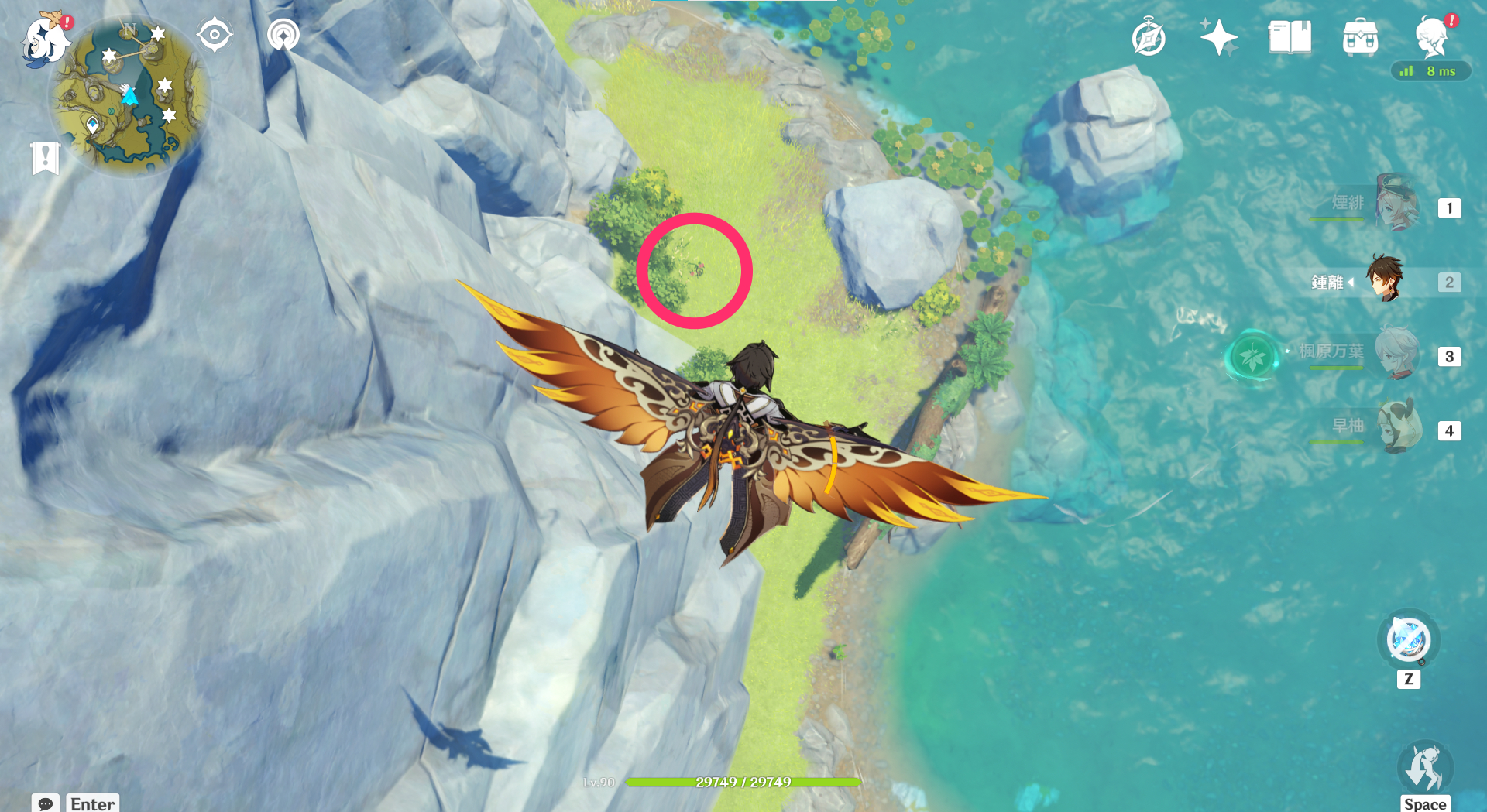Open the Inventory bag icon

pos(1361,37)
